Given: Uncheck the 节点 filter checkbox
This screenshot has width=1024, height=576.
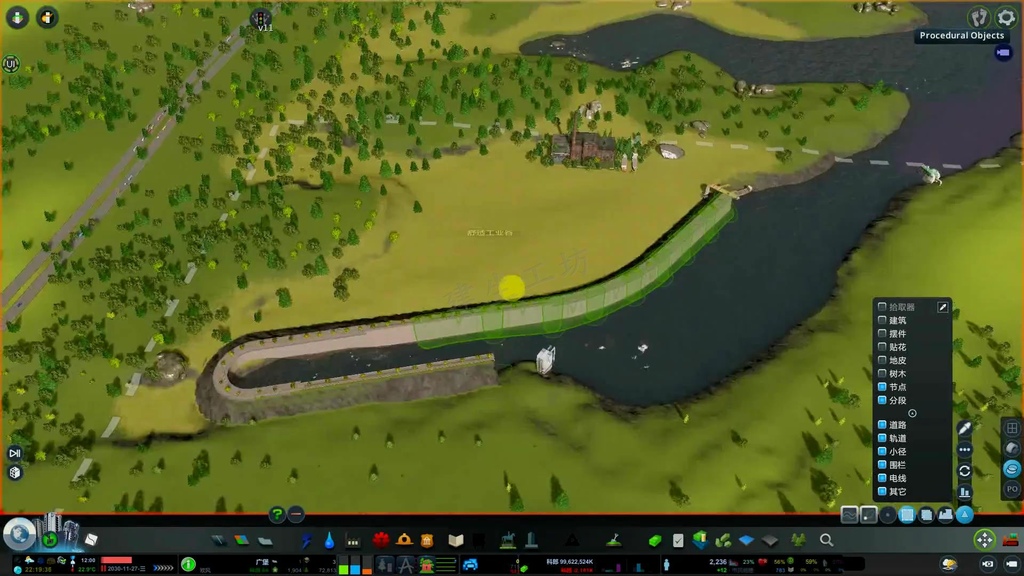Looking at the screenshot, I should 882,387.
